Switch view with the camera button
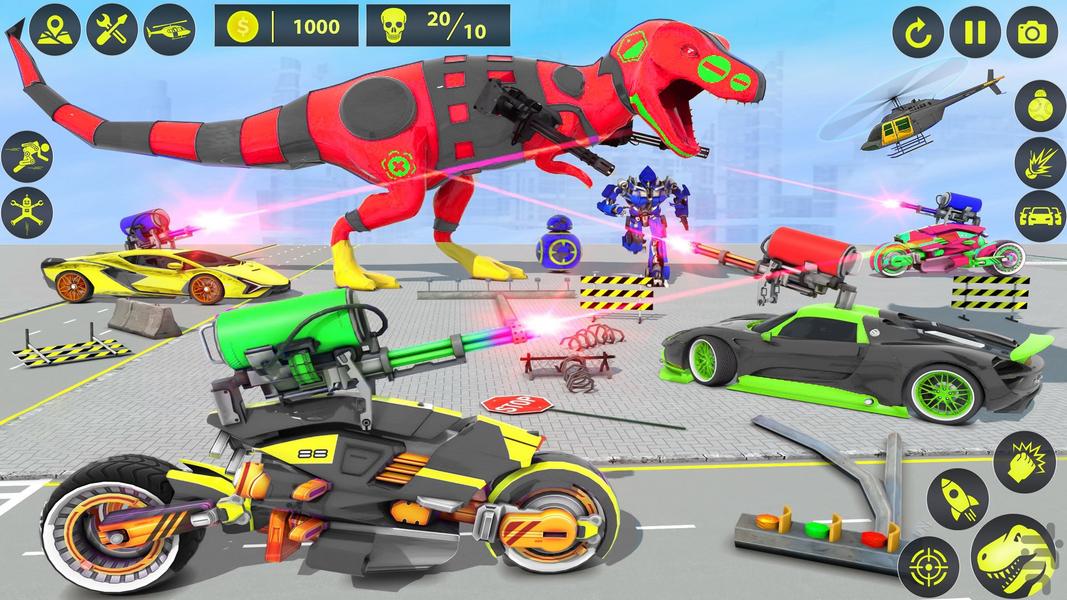 coord(1031,31)
